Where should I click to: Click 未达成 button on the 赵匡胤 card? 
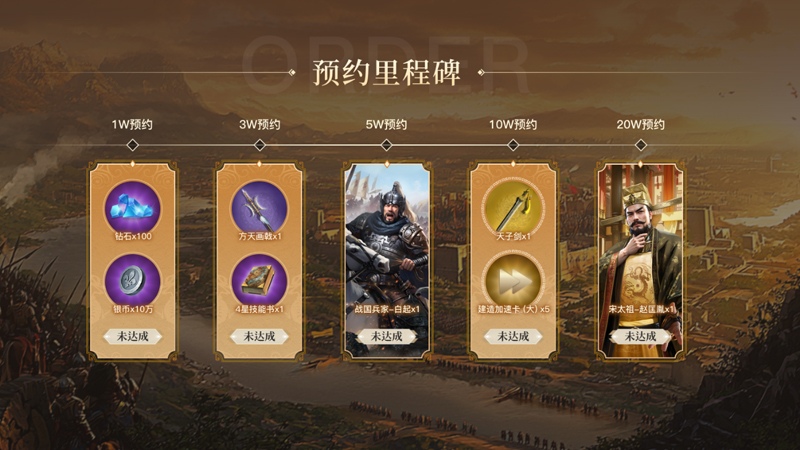click(x=640, y=336)
